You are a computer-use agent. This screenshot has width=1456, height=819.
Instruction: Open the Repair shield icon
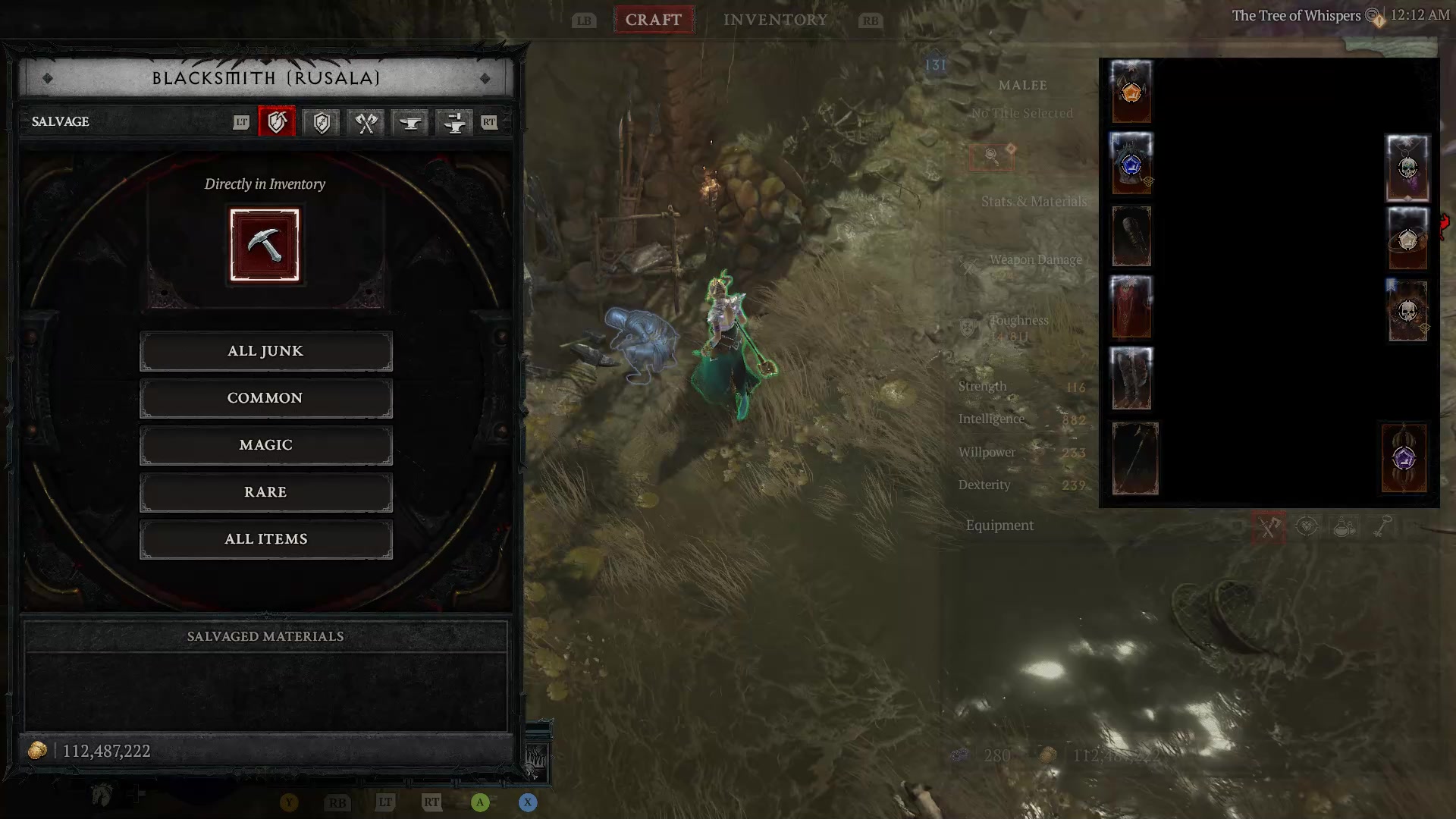point(320,122)
